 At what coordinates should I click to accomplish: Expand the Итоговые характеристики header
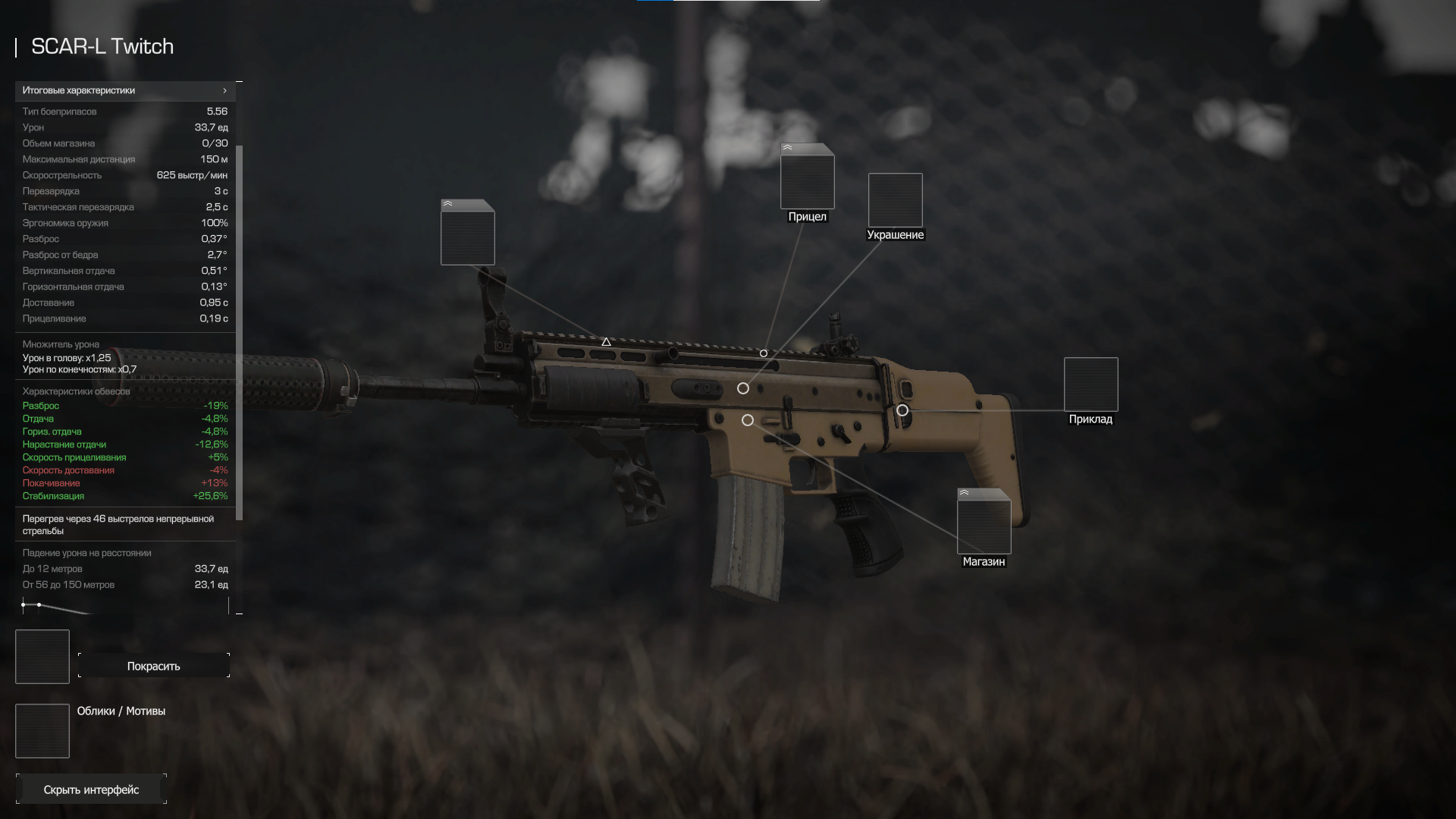125,90
